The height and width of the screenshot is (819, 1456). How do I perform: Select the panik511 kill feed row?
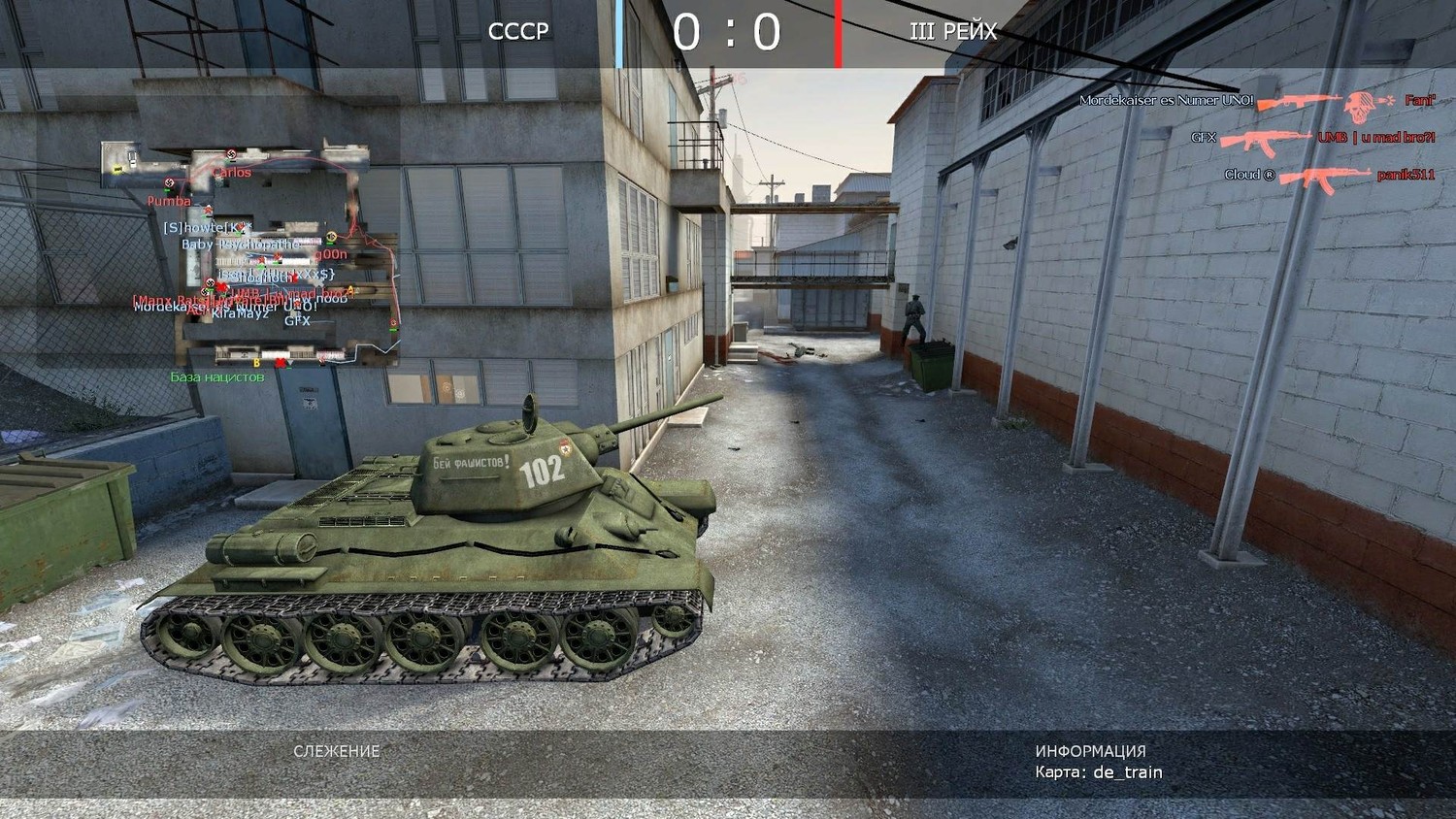click(1329, 176)
